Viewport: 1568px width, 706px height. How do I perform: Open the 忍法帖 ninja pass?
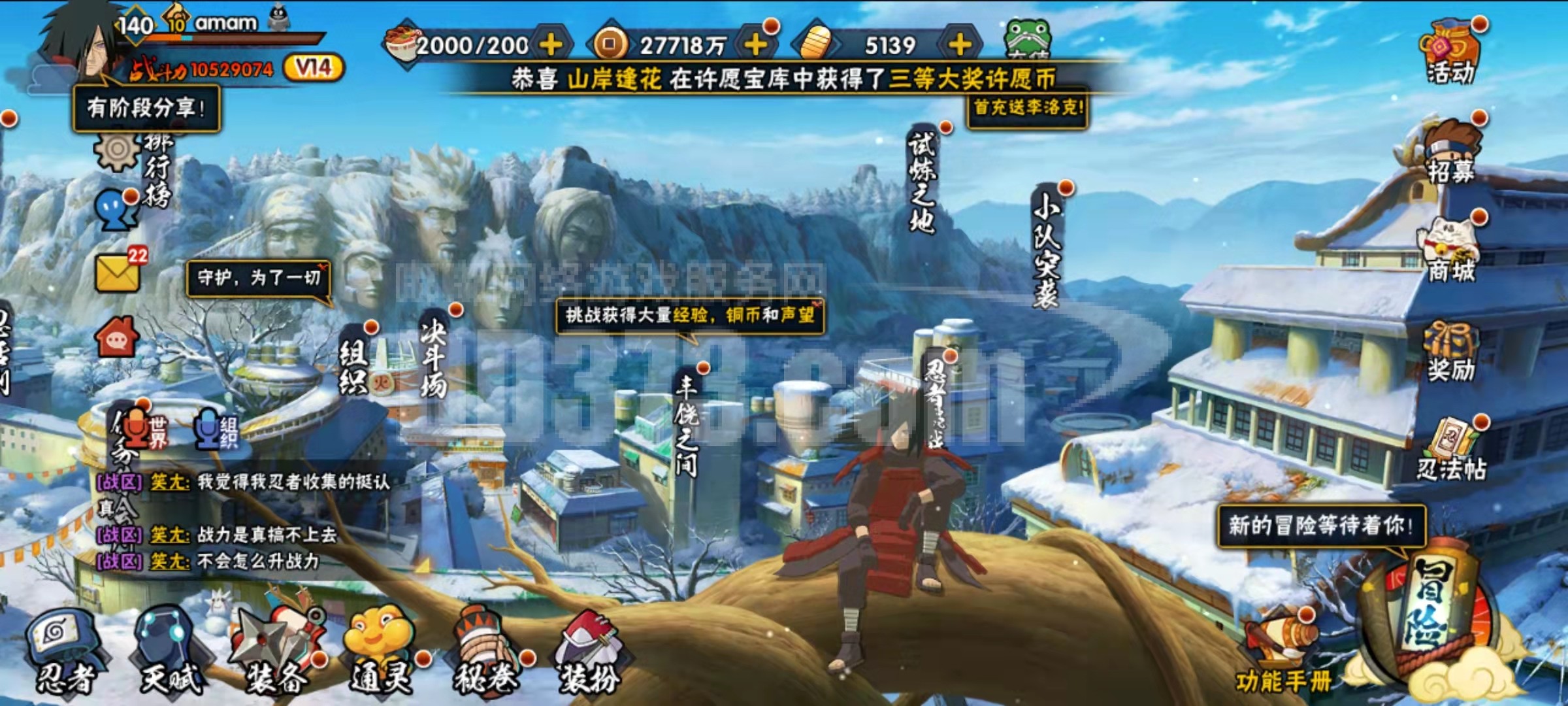tap(1450, 451)
